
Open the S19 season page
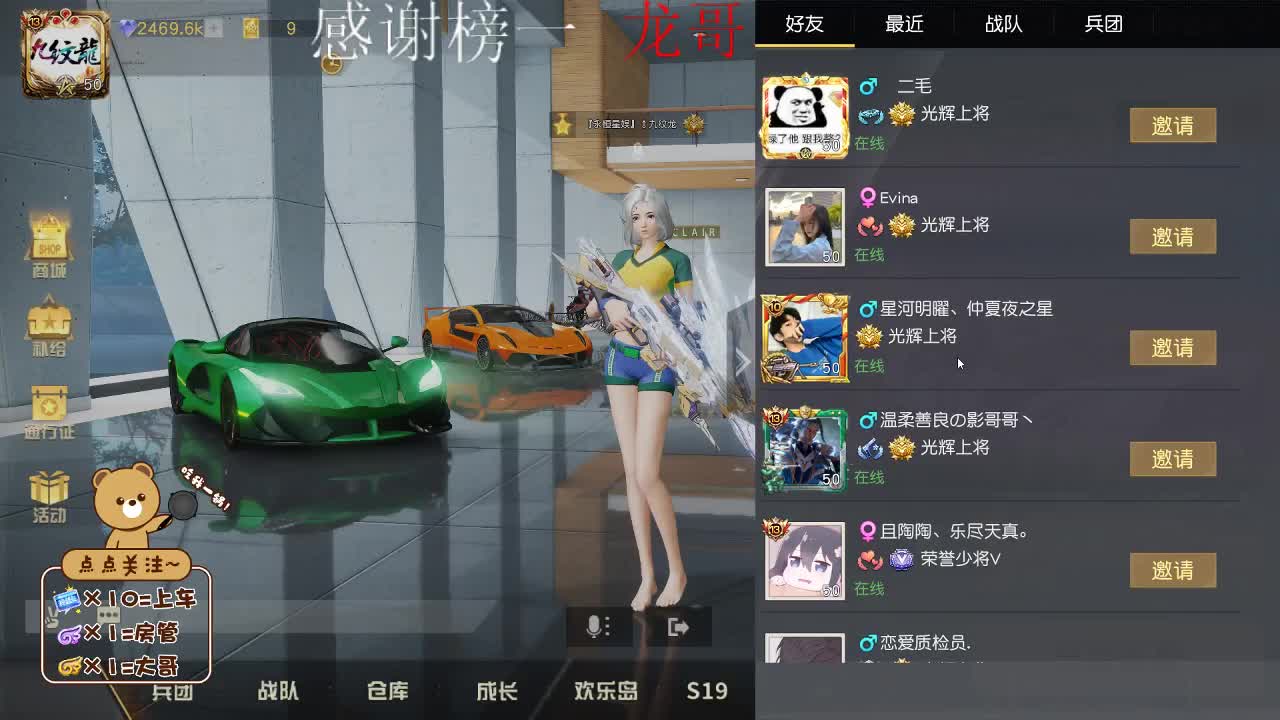click(x=707, y=691)
